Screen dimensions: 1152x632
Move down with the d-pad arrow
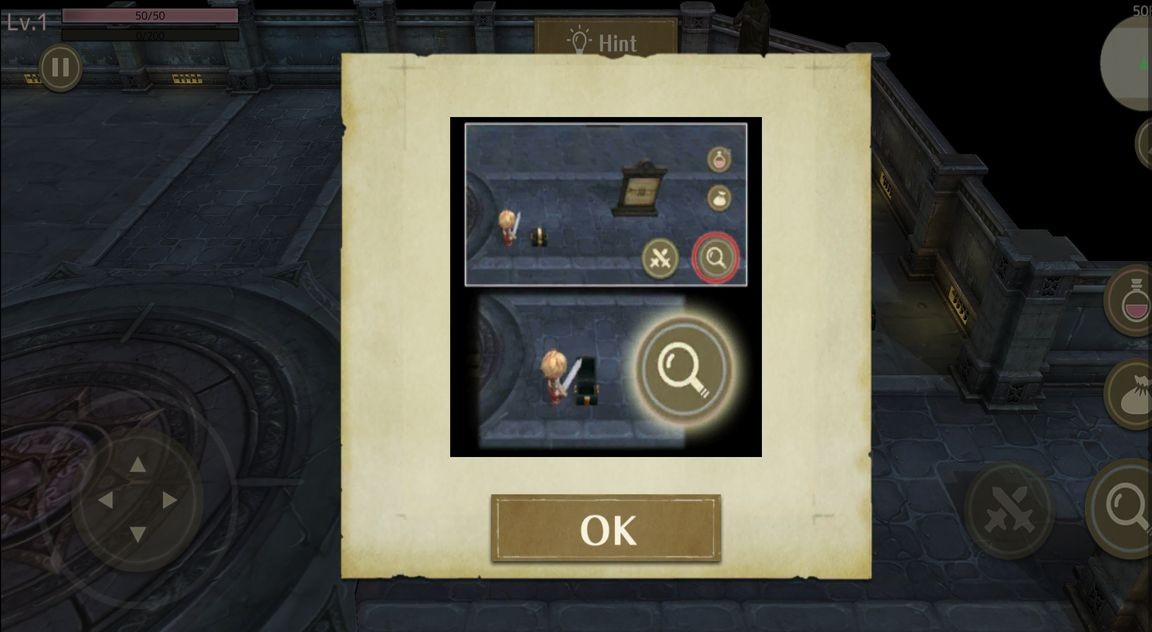(138, 534)
